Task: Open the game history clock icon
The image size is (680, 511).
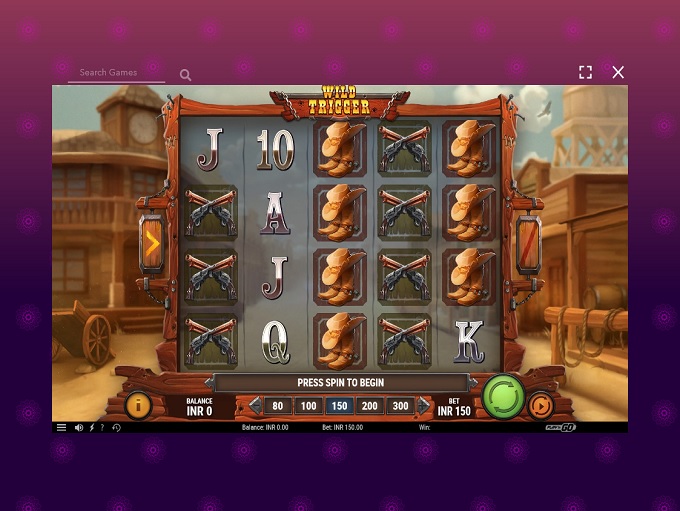Action: tap(116, 428)
